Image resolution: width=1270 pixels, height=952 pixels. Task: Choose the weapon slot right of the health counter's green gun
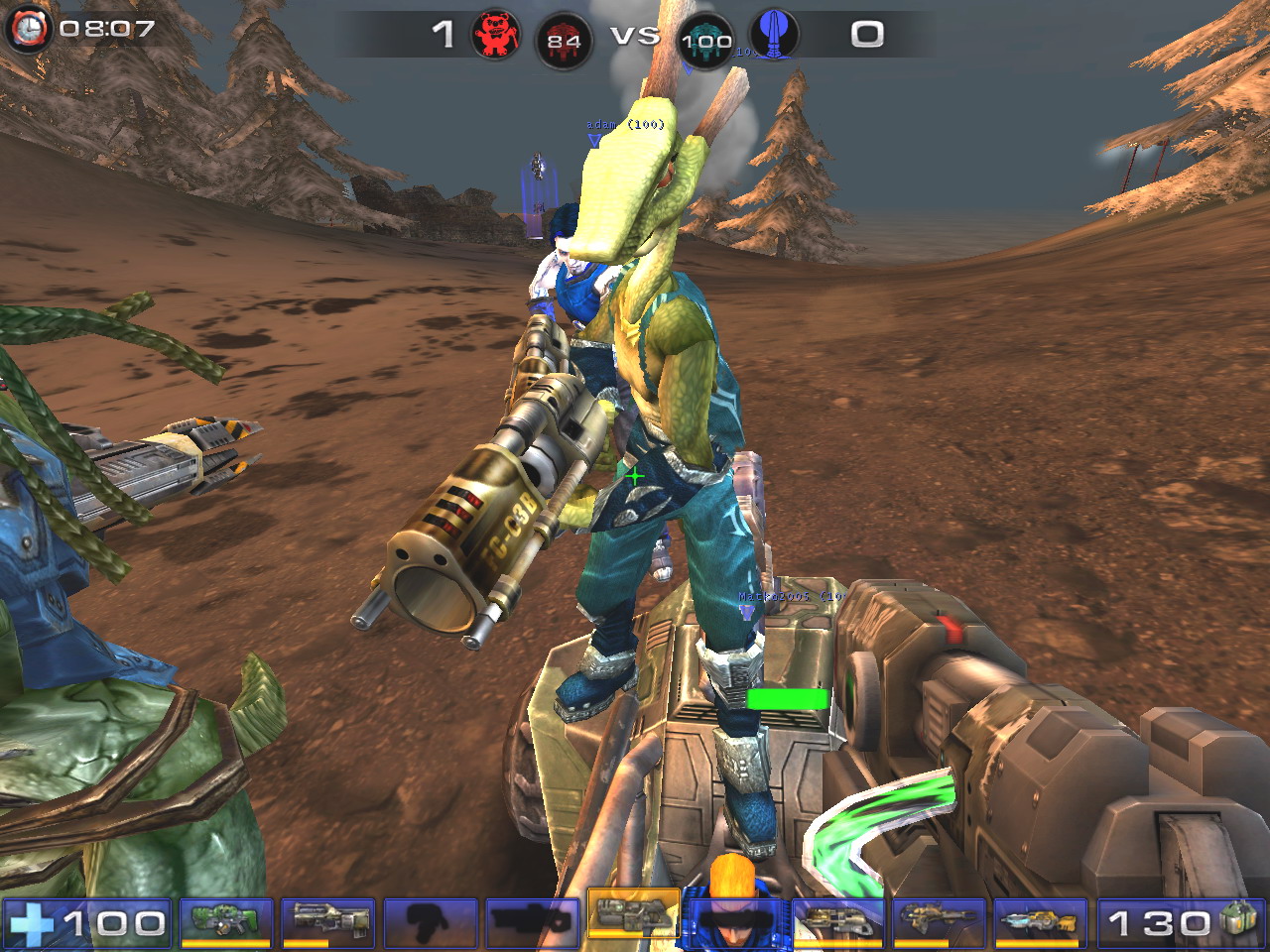tap(328, 922)
